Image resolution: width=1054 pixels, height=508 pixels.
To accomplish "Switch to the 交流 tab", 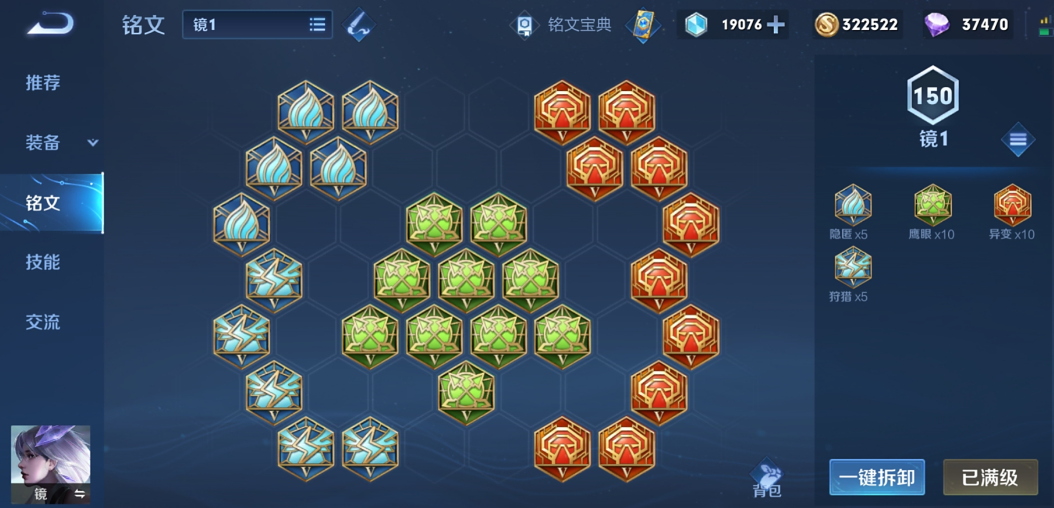I will click(43, 322).
